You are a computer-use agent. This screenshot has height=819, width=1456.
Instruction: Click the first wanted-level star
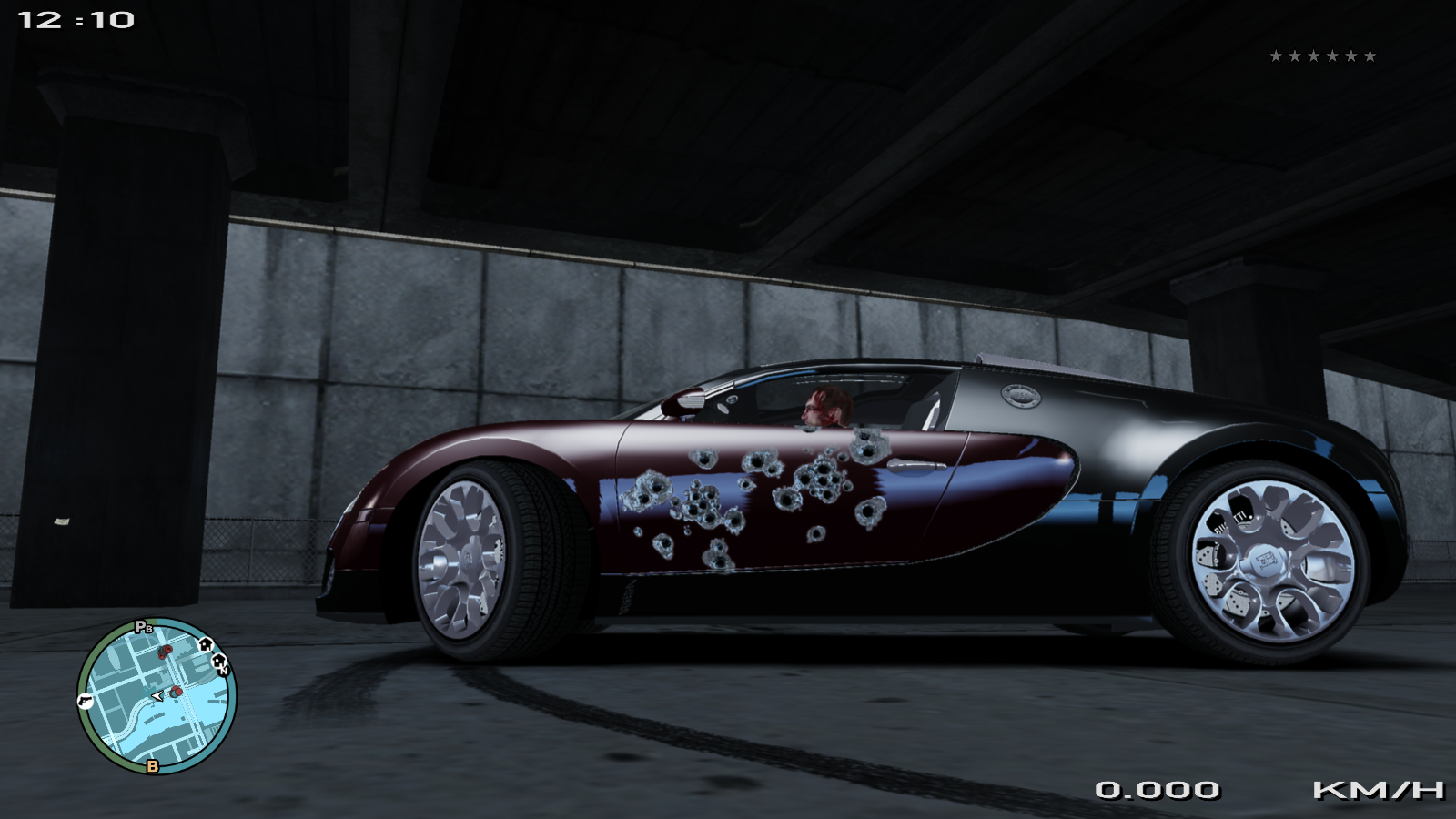(1273, 55)
